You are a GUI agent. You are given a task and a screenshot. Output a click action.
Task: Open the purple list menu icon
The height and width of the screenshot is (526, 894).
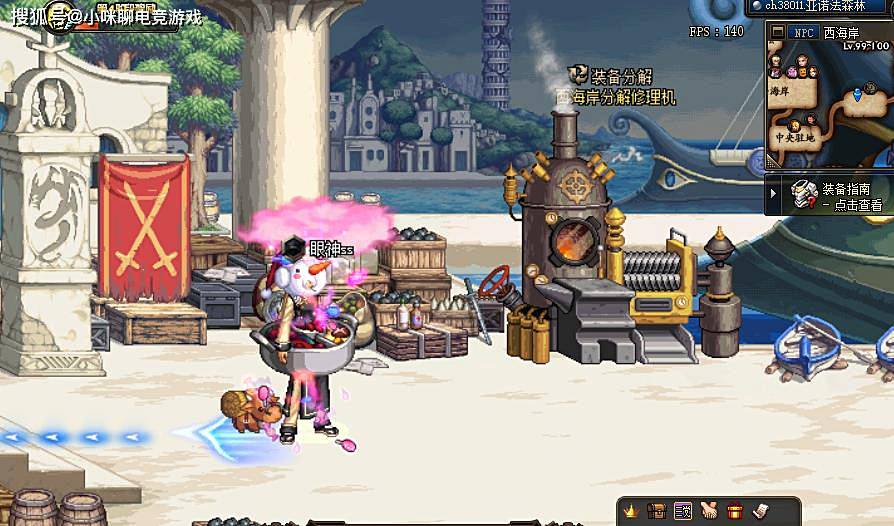coord(683,511)
